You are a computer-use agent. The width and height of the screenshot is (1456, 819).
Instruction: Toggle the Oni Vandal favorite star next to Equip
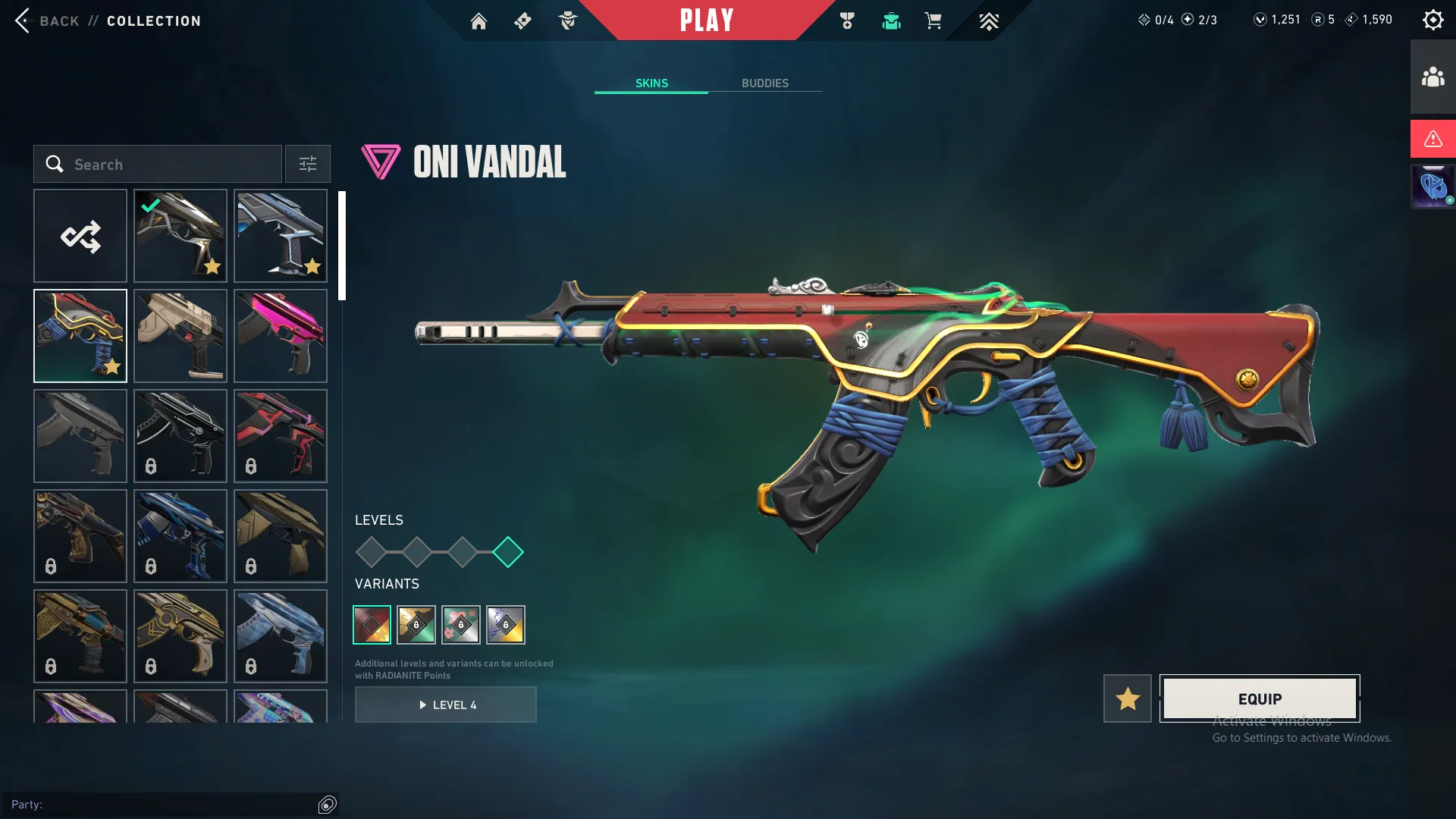coord(1127,698)
